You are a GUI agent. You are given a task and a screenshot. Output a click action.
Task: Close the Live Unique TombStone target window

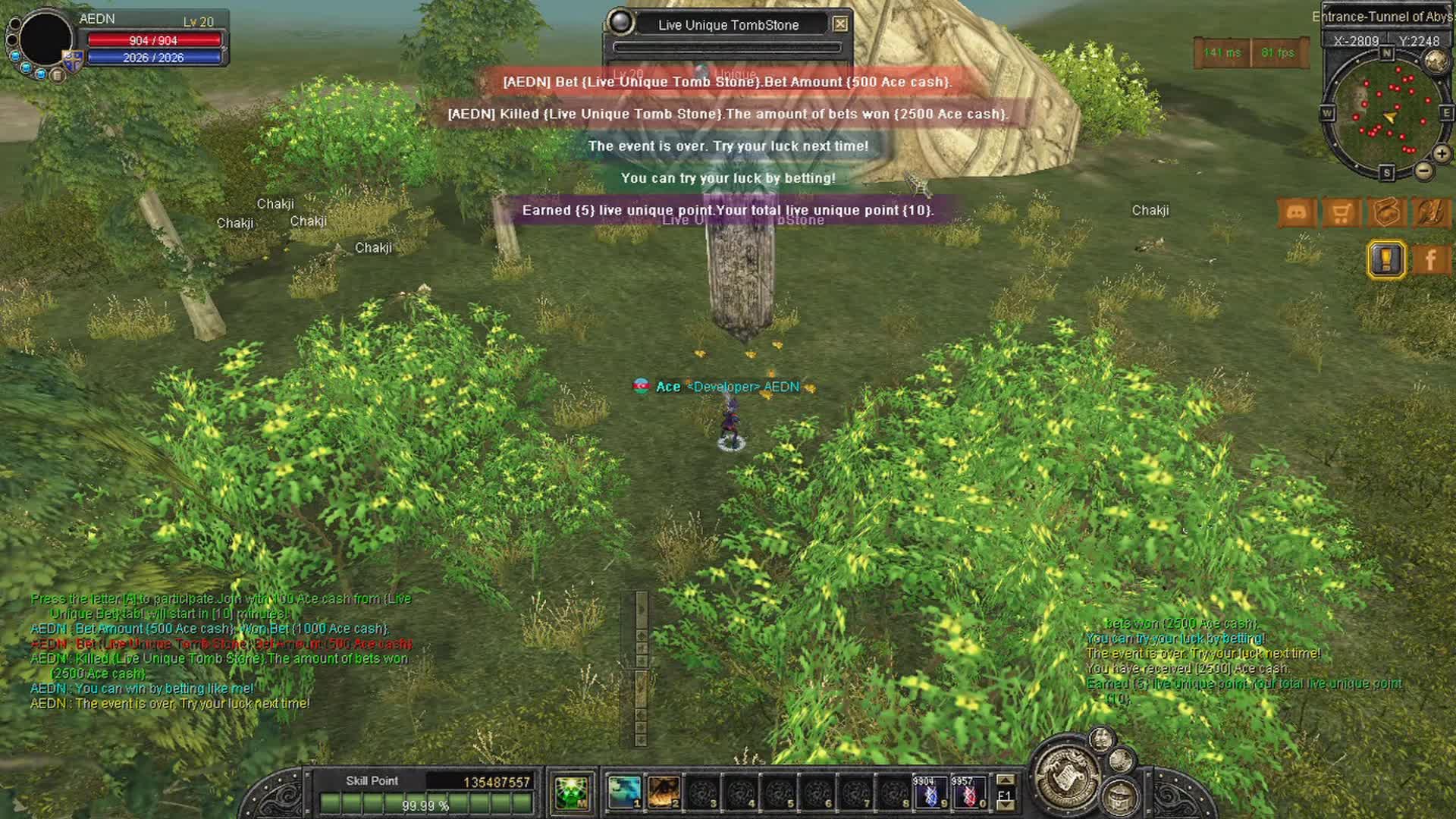[840, 24]
